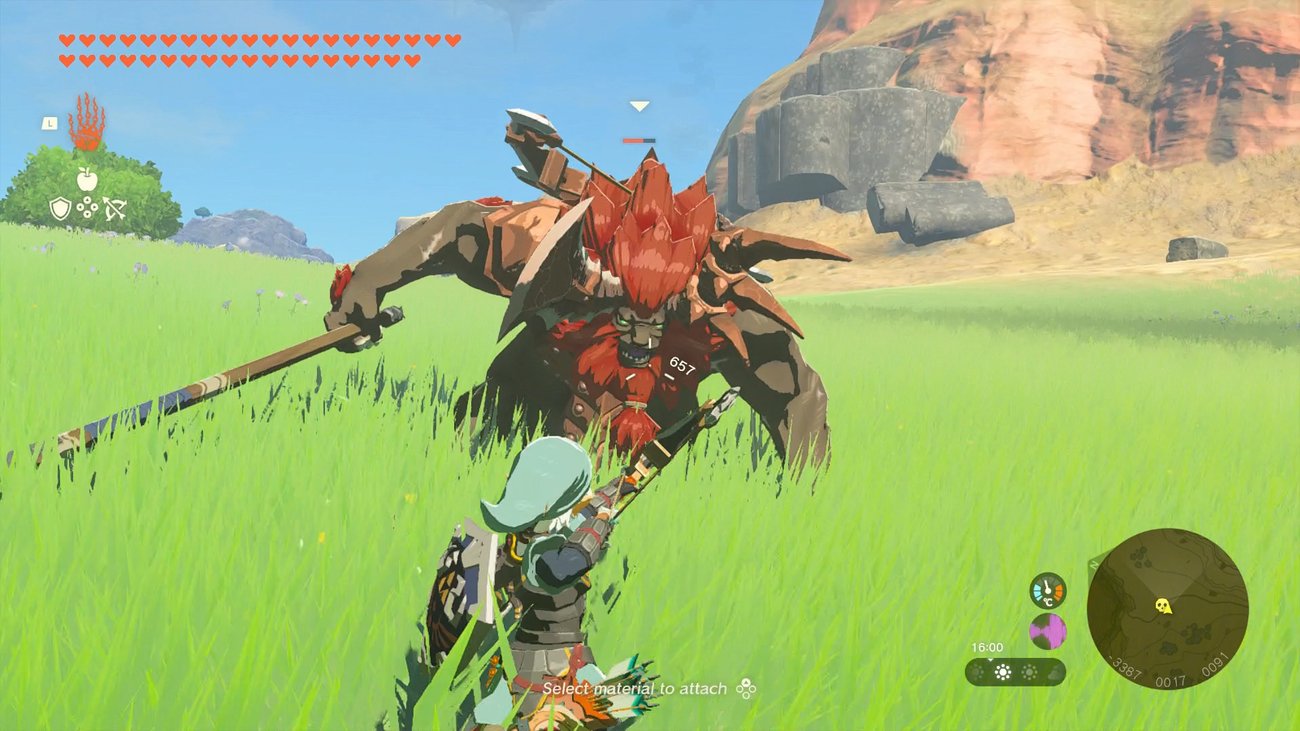This screenshot has height=731, width=1300.
Task: Click the leftmost weather icon in the forecast
Action: pyautogui.click(x=977, y=671)
